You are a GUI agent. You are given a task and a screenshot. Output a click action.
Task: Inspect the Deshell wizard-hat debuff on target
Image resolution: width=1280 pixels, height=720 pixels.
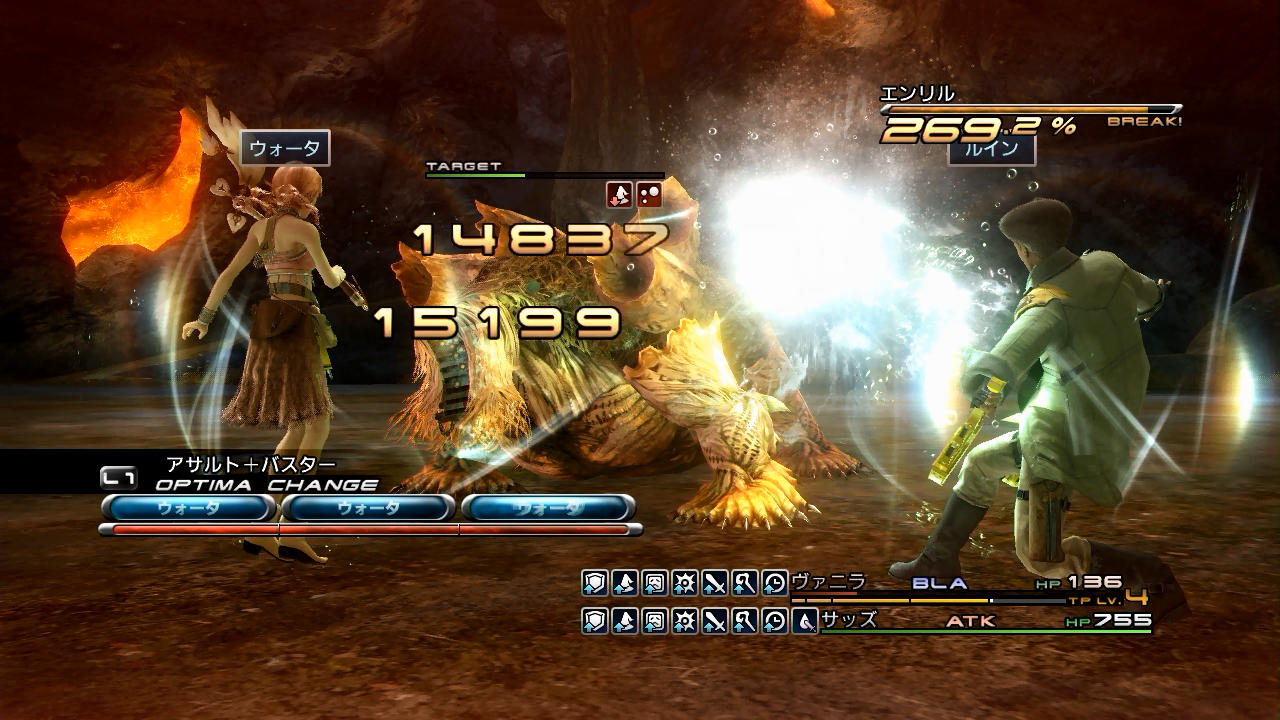pos(620,195)
